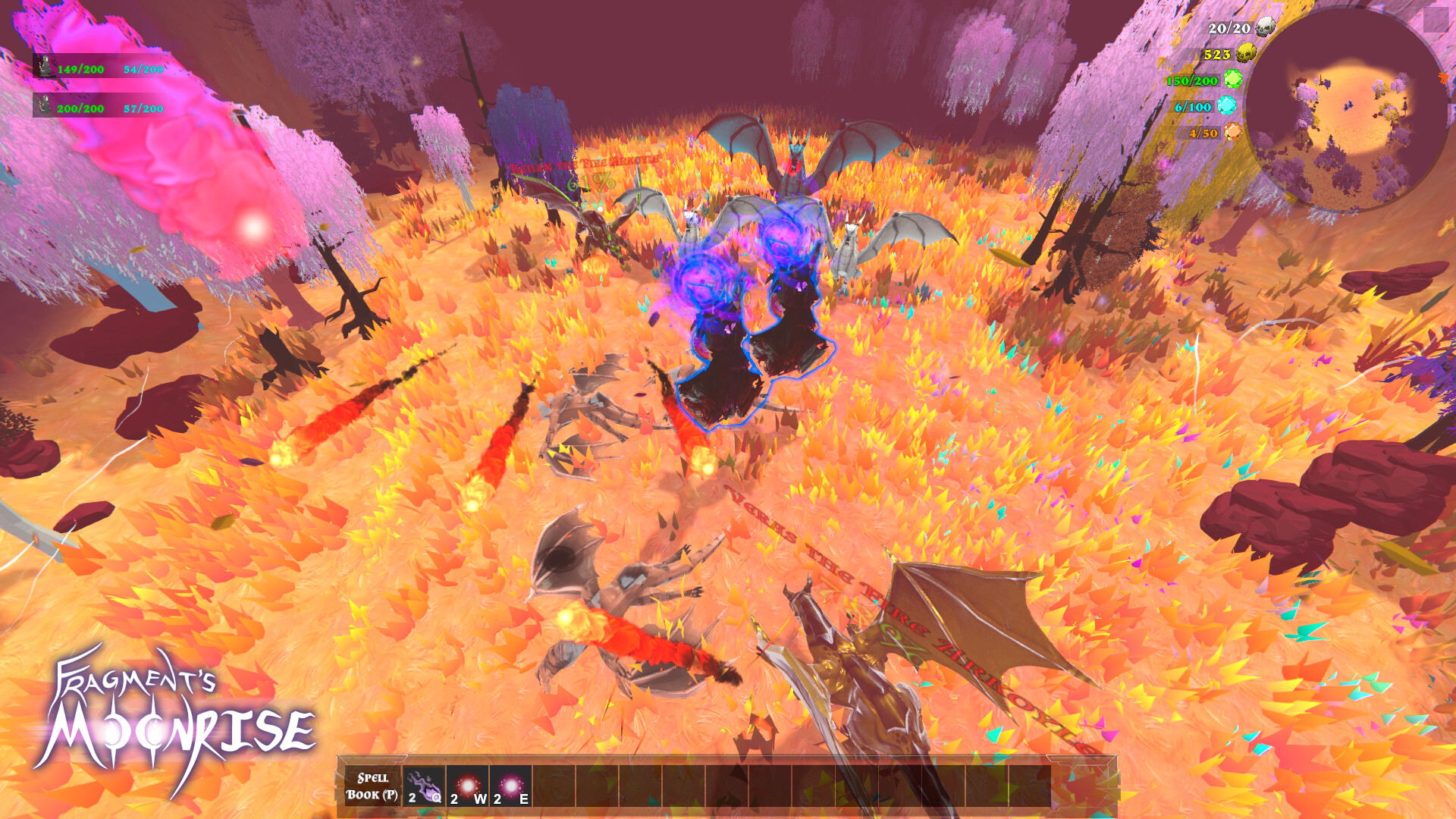Select the top unit portrait icon in status panel
This screenshot has width=1456, height=819.
click(43, 67)
